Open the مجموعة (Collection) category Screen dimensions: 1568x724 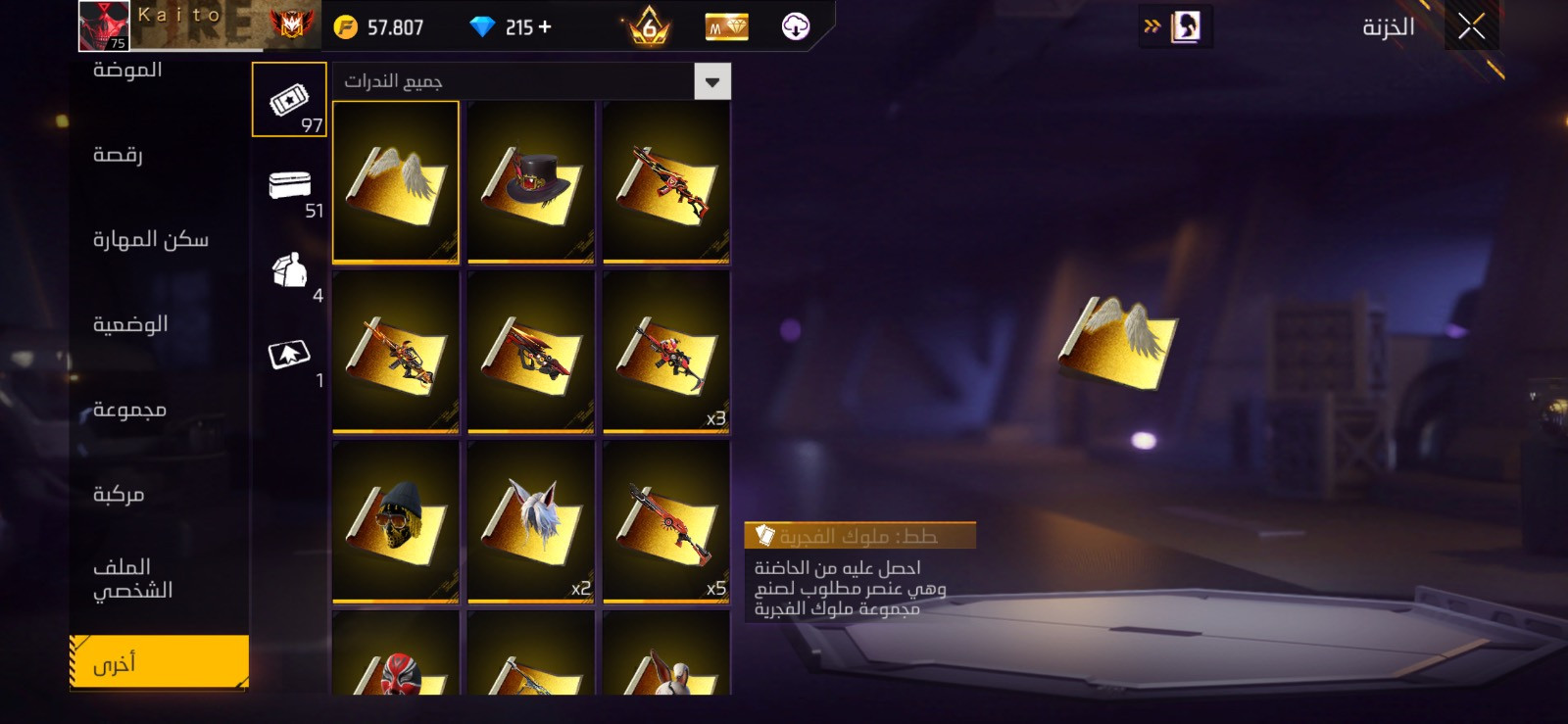pos(129,410)
